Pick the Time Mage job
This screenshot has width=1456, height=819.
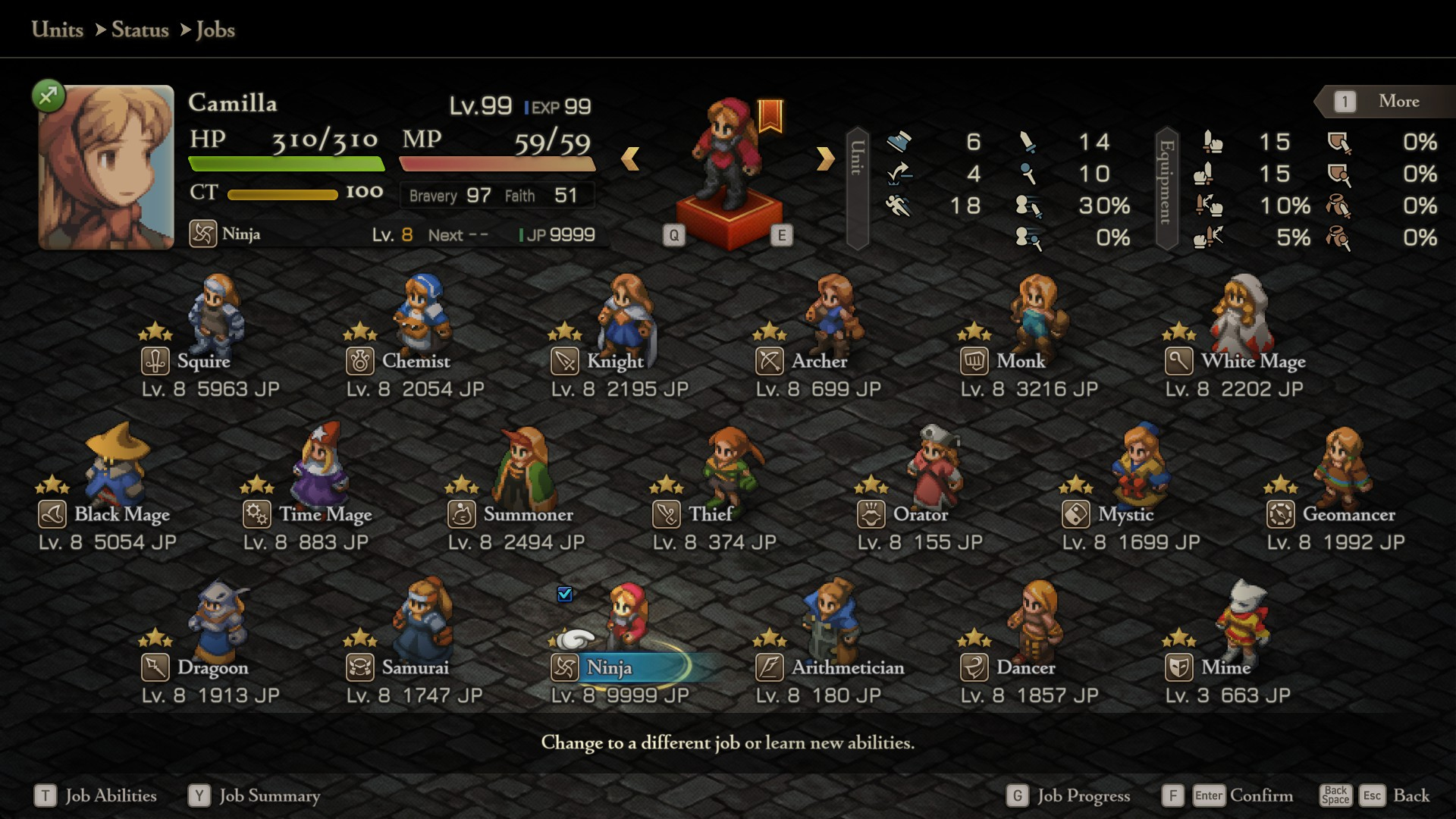[325, 515]
